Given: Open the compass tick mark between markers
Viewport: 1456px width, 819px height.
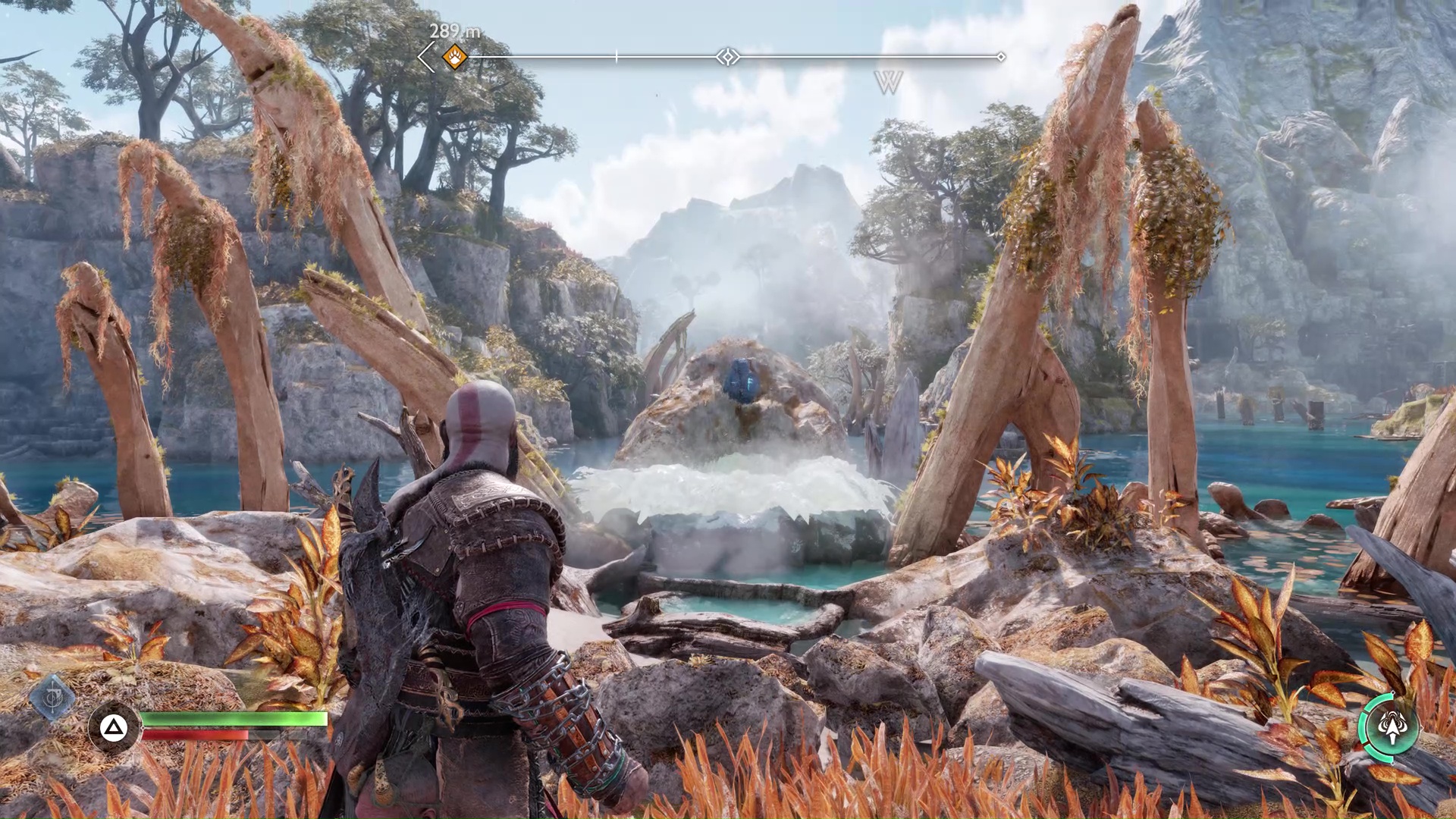Looking at the screenshot, I should click(x=617, y=55).
